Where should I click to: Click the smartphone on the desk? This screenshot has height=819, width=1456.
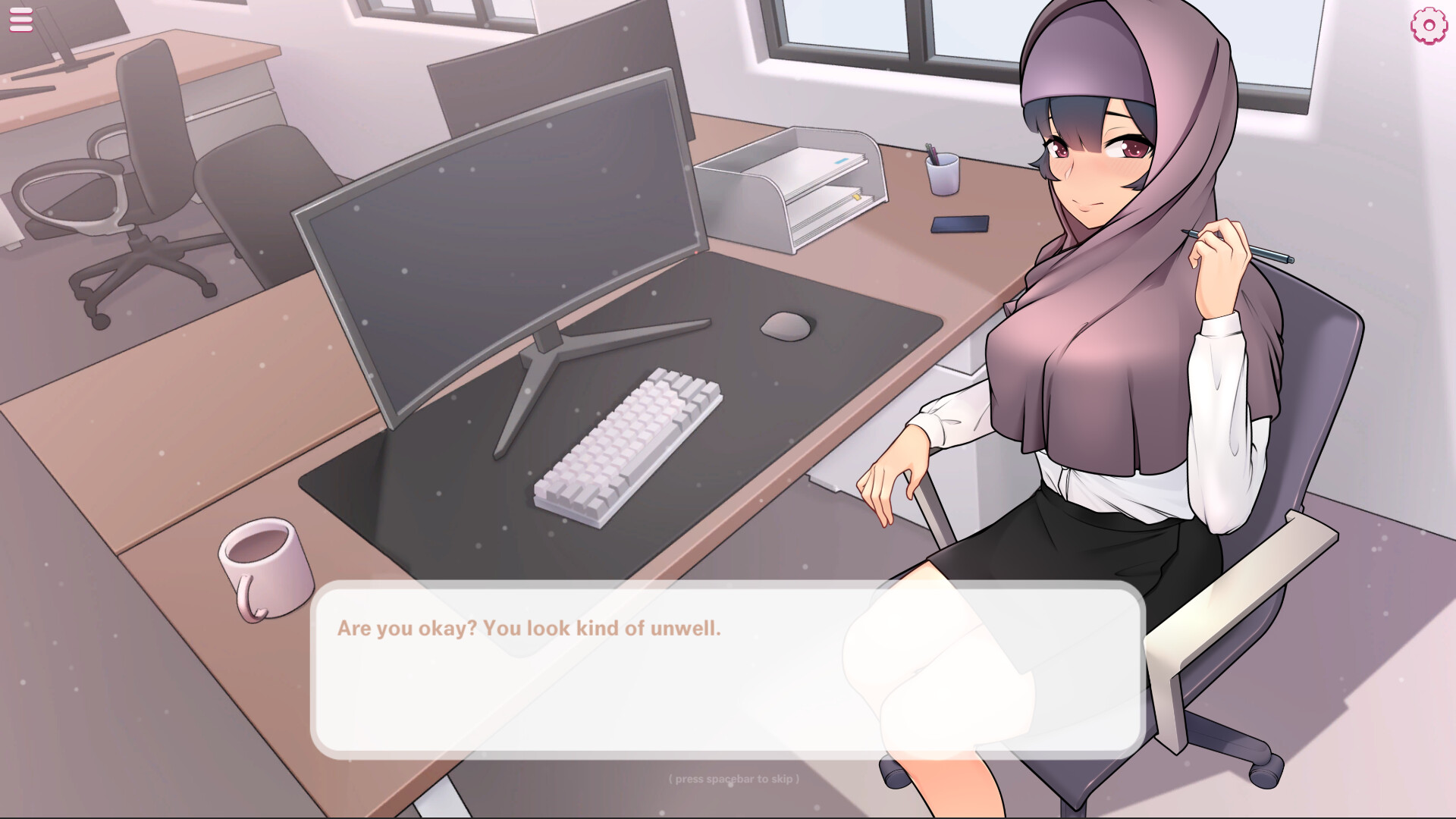[960, 224]
